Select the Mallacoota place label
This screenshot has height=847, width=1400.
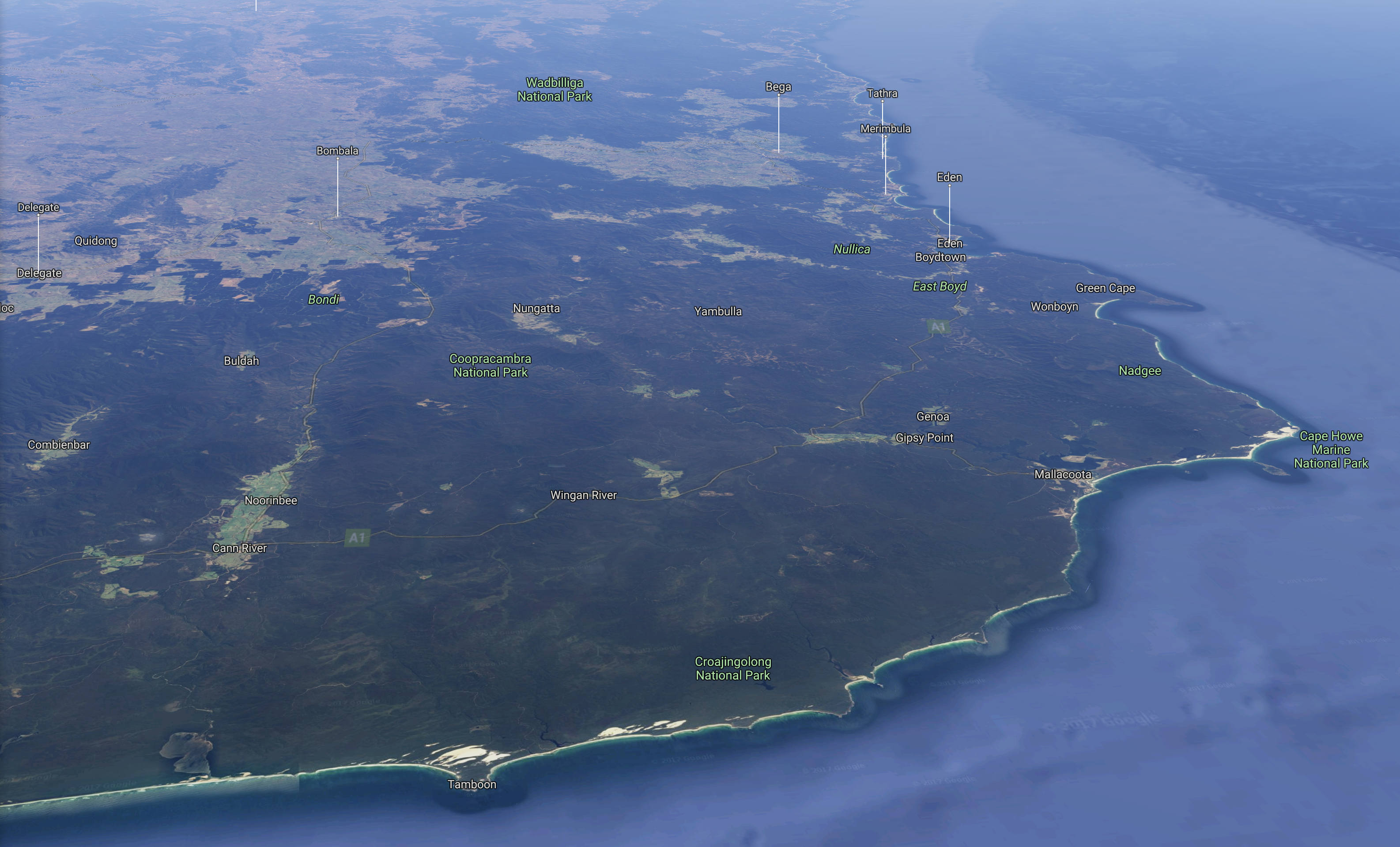1063,475
